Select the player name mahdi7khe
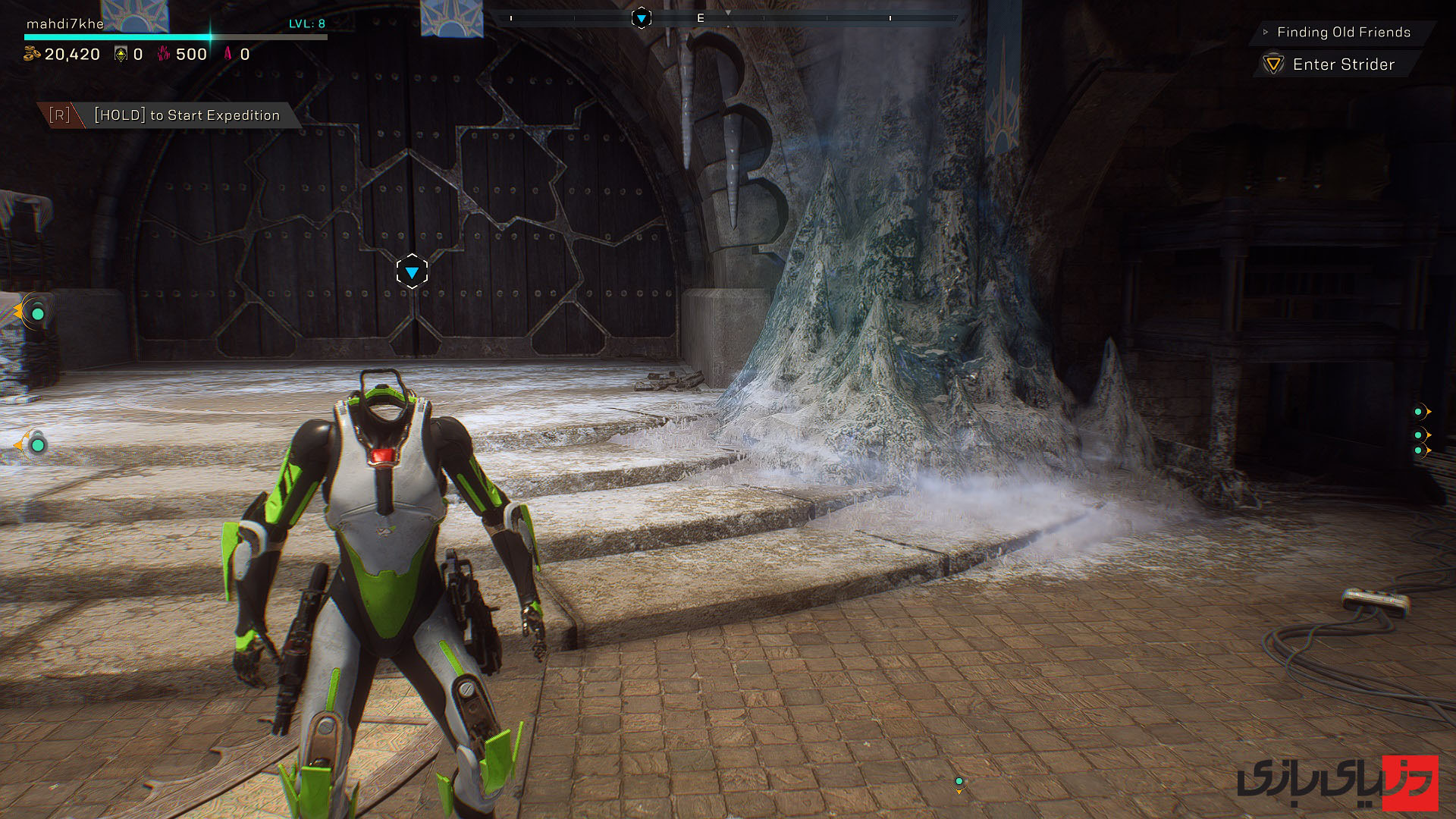The image size is (1456, 819). [x=65, y=24]
